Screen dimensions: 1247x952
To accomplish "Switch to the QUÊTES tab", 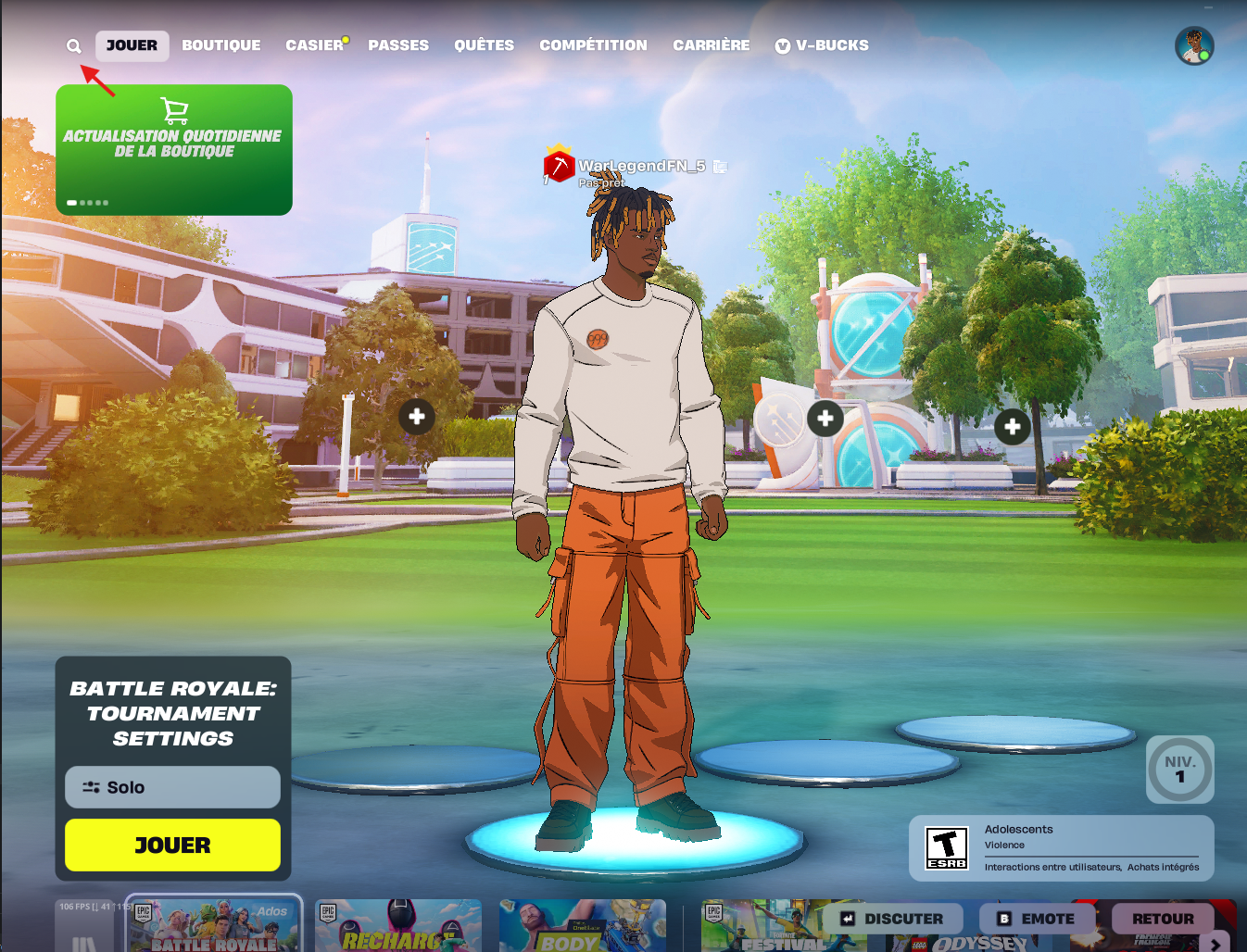I will click(484, 45).
